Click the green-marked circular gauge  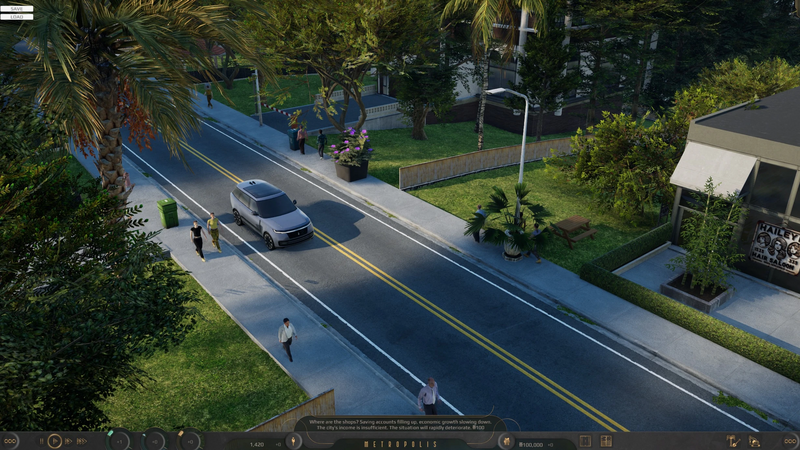pos(119,441)
